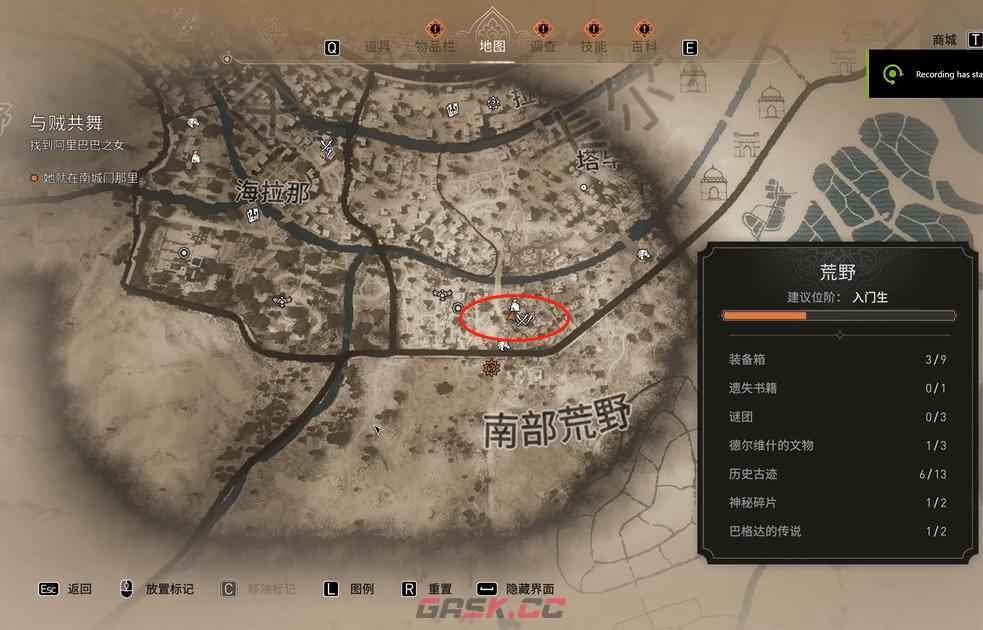Screen dimensions: 983x630
Task: Click the 返回 back button
Action: click(x=79, y=589)
